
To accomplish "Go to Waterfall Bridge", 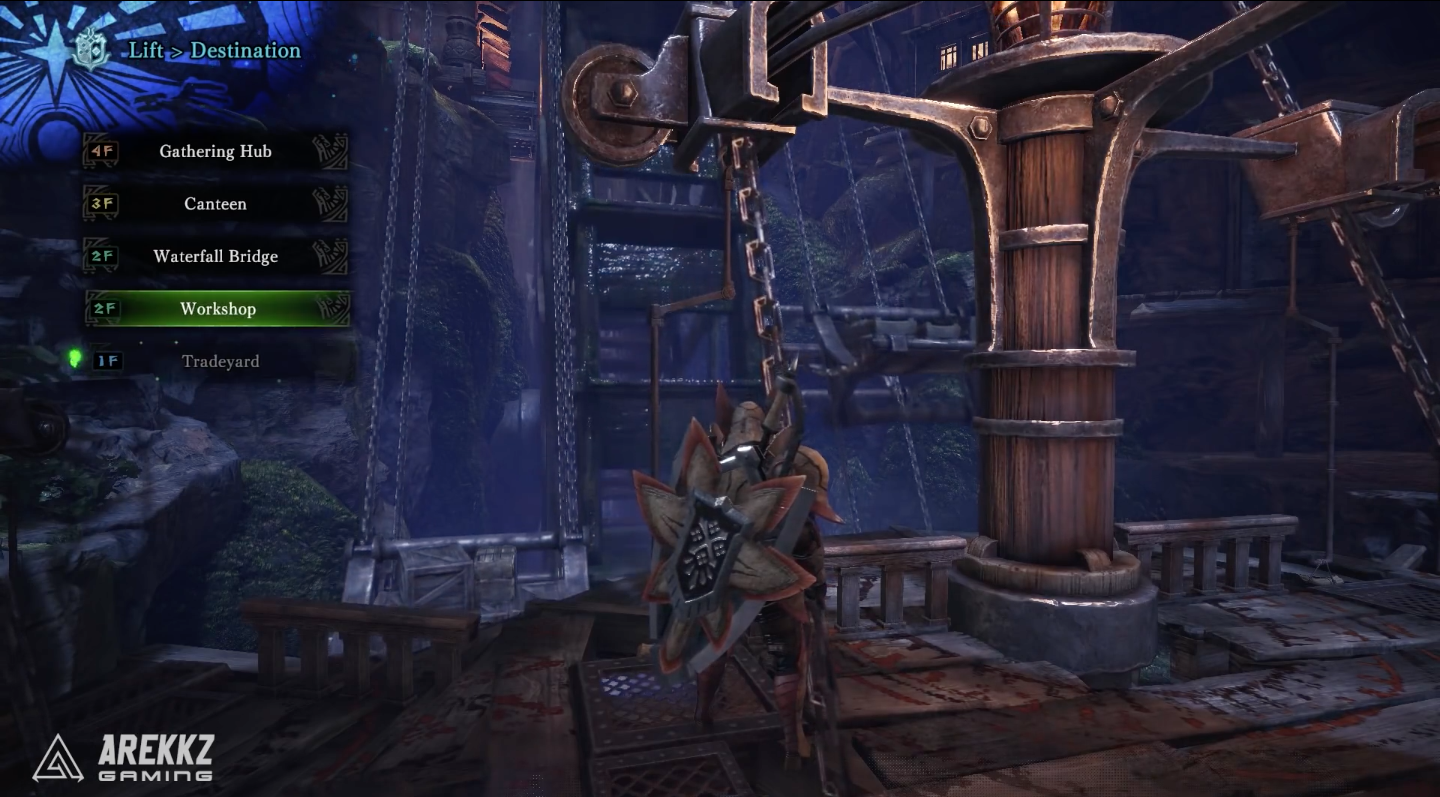I will 216,257.
